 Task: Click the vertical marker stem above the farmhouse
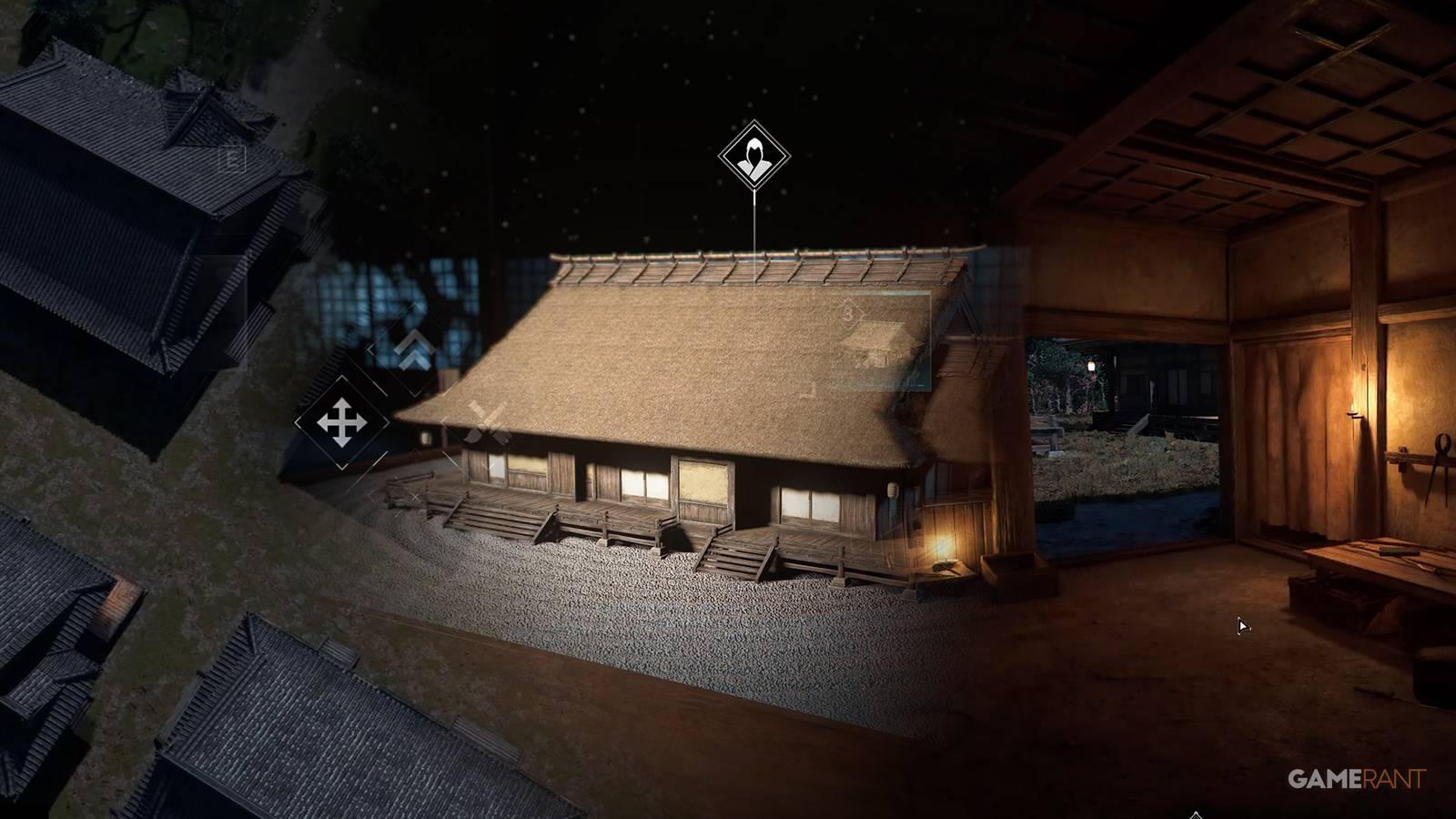(x=754, y=218)
